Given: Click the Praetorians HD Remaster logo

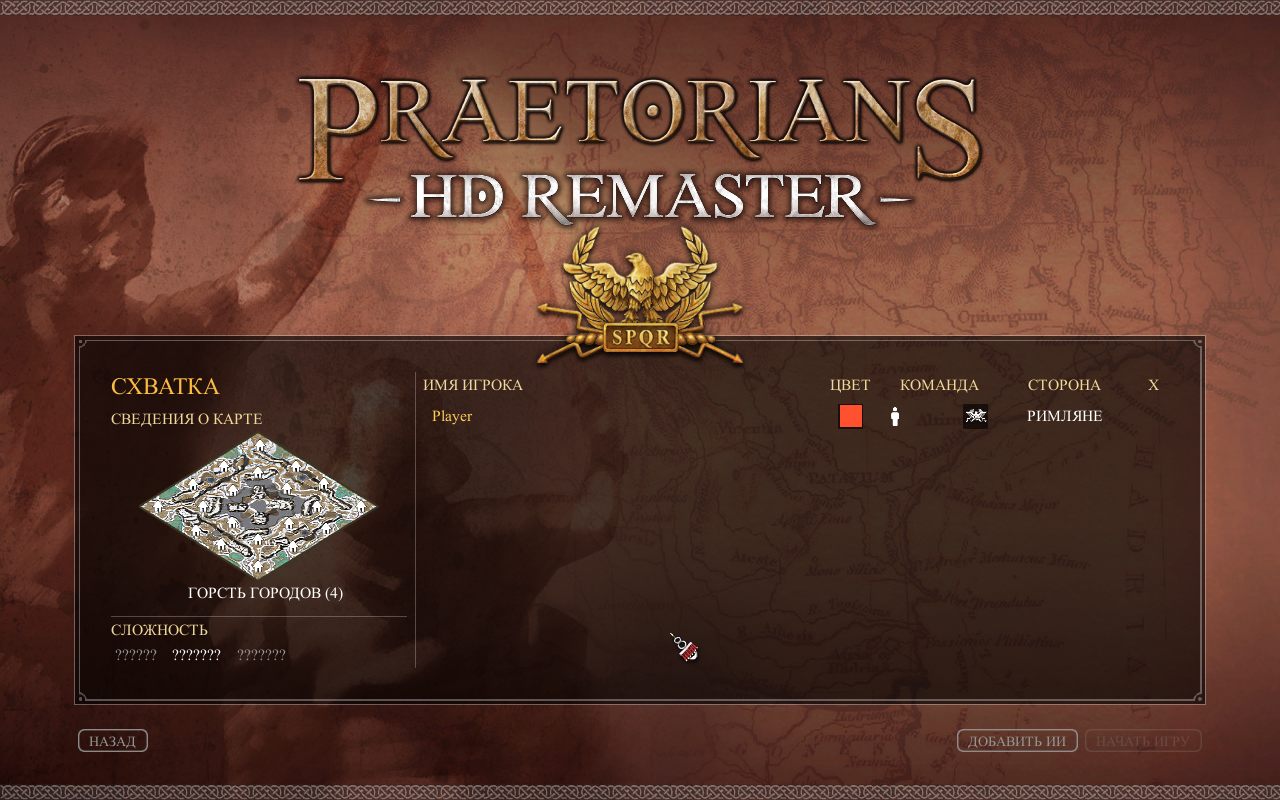Looking at the screenshot, I should pyautogui.click(x=640, y=140).
